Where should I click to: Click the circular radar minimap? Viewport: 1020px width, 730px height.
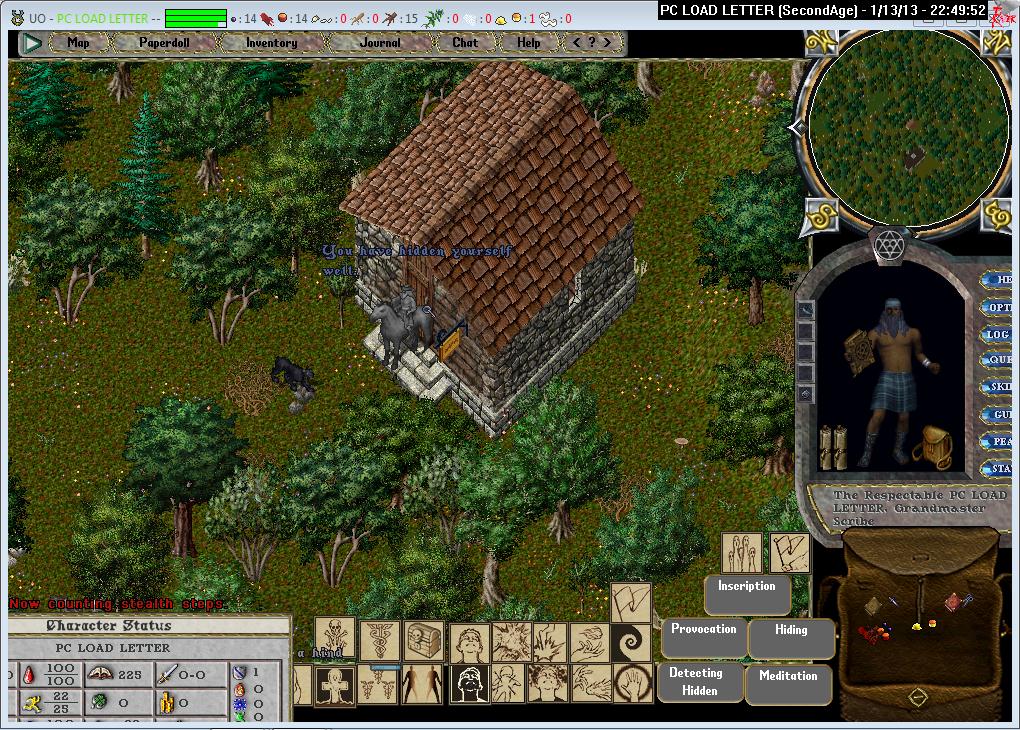coord(907,127)
